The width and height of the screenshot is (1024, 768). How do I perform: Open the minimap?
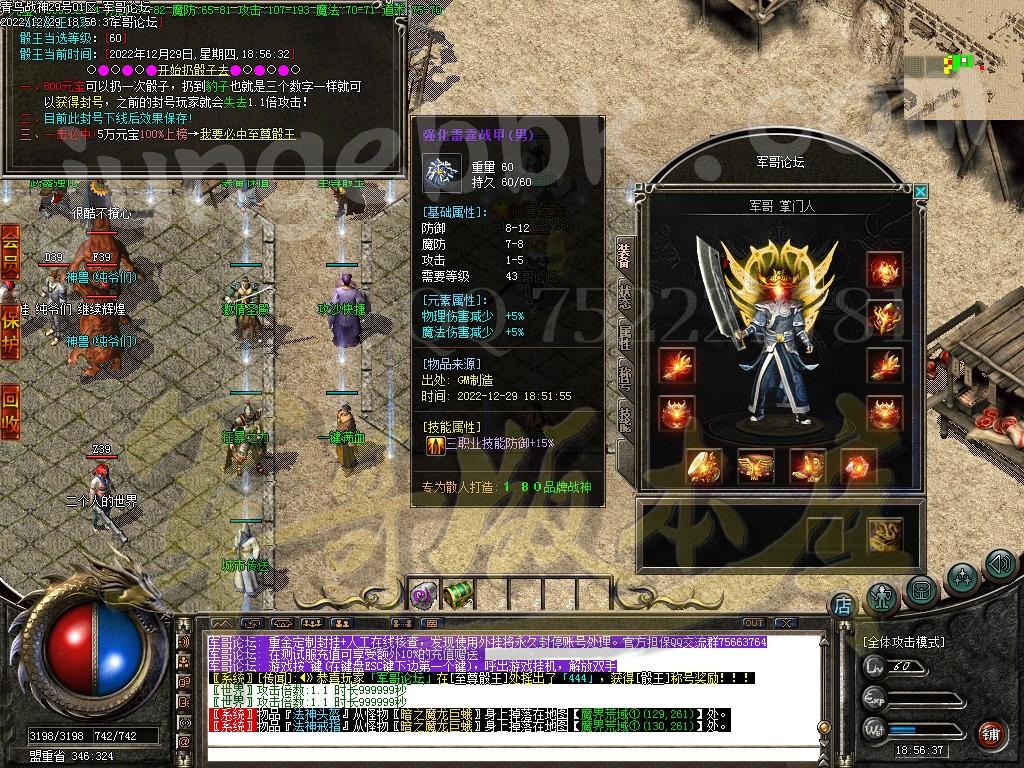(x=963, y=60)
